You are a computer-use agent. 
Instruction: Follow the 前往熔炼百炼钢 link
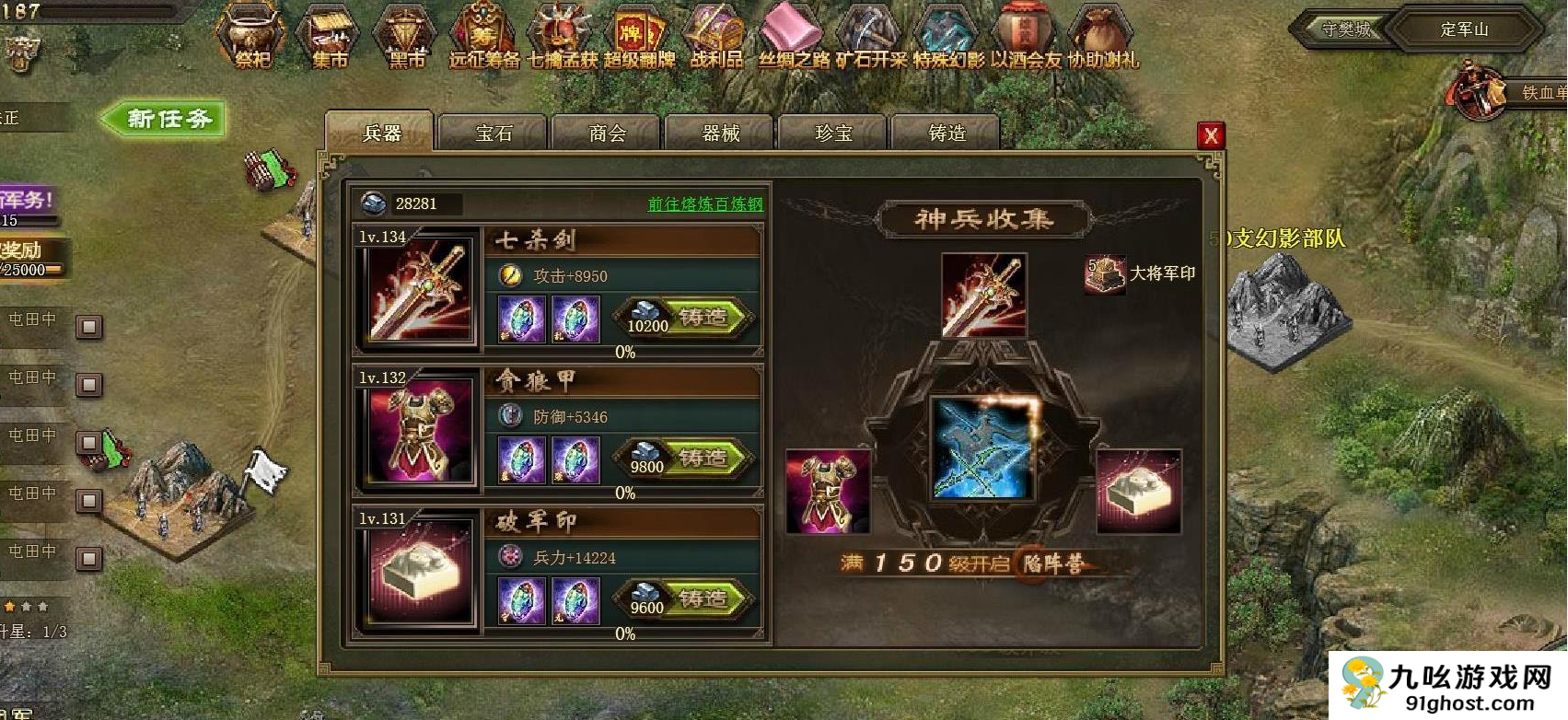click(705, 204)
